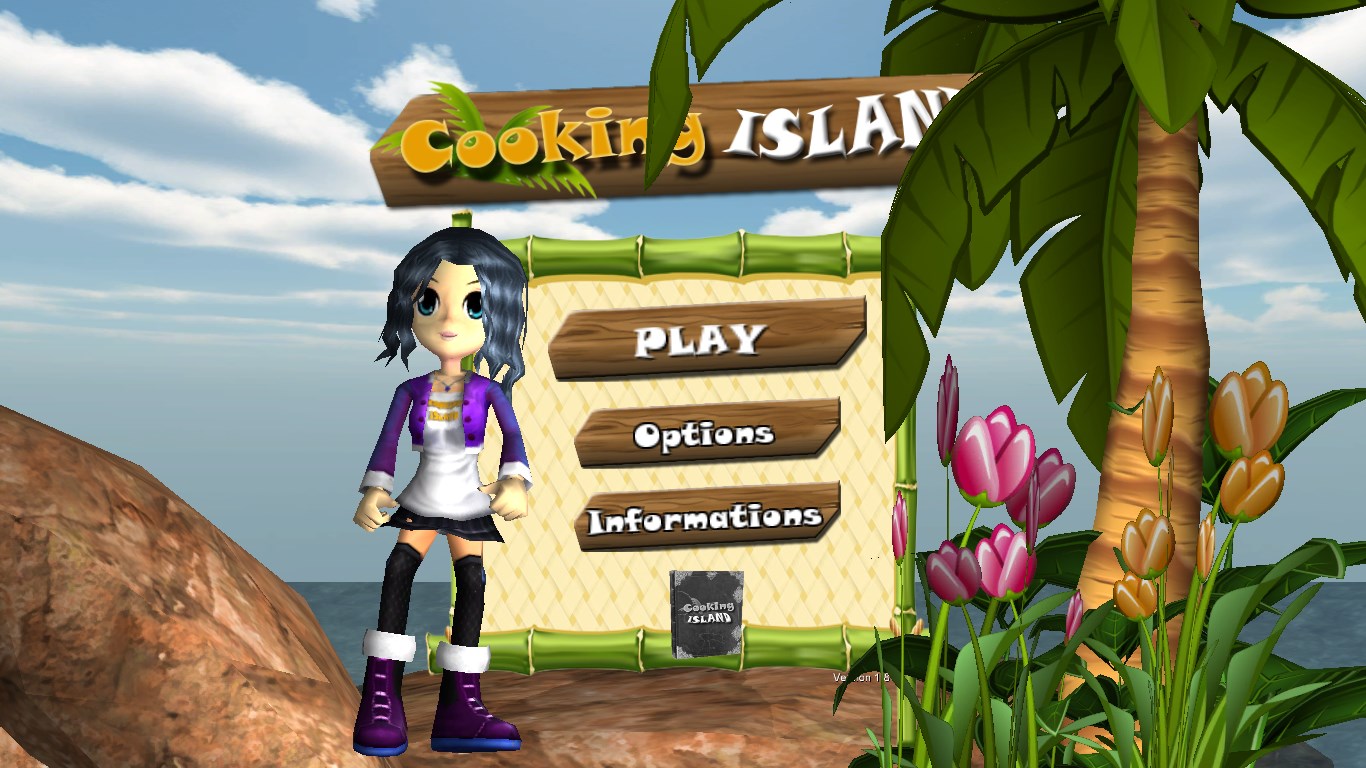The height and width of the screenshot is (768, 1366).
Task: Start the game with PLAY
Action: (705, 338)
